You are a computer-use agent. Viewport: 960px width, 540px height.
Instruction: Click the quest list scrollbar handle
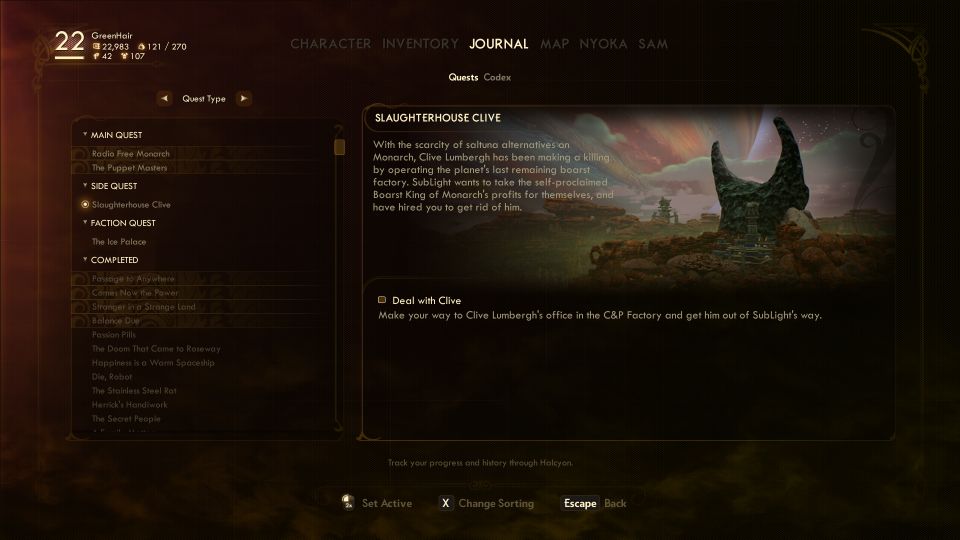pos(340,147)
